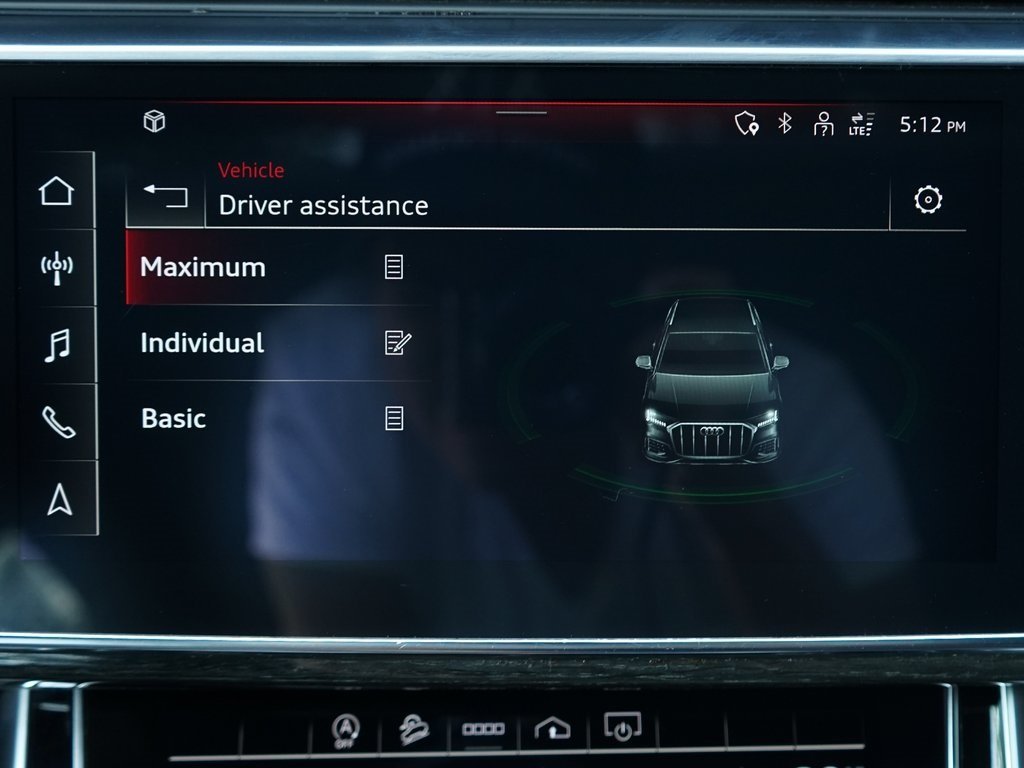Tap the pull-down handle at the top
Screen dimensions: 1024x768
[521, 112]
